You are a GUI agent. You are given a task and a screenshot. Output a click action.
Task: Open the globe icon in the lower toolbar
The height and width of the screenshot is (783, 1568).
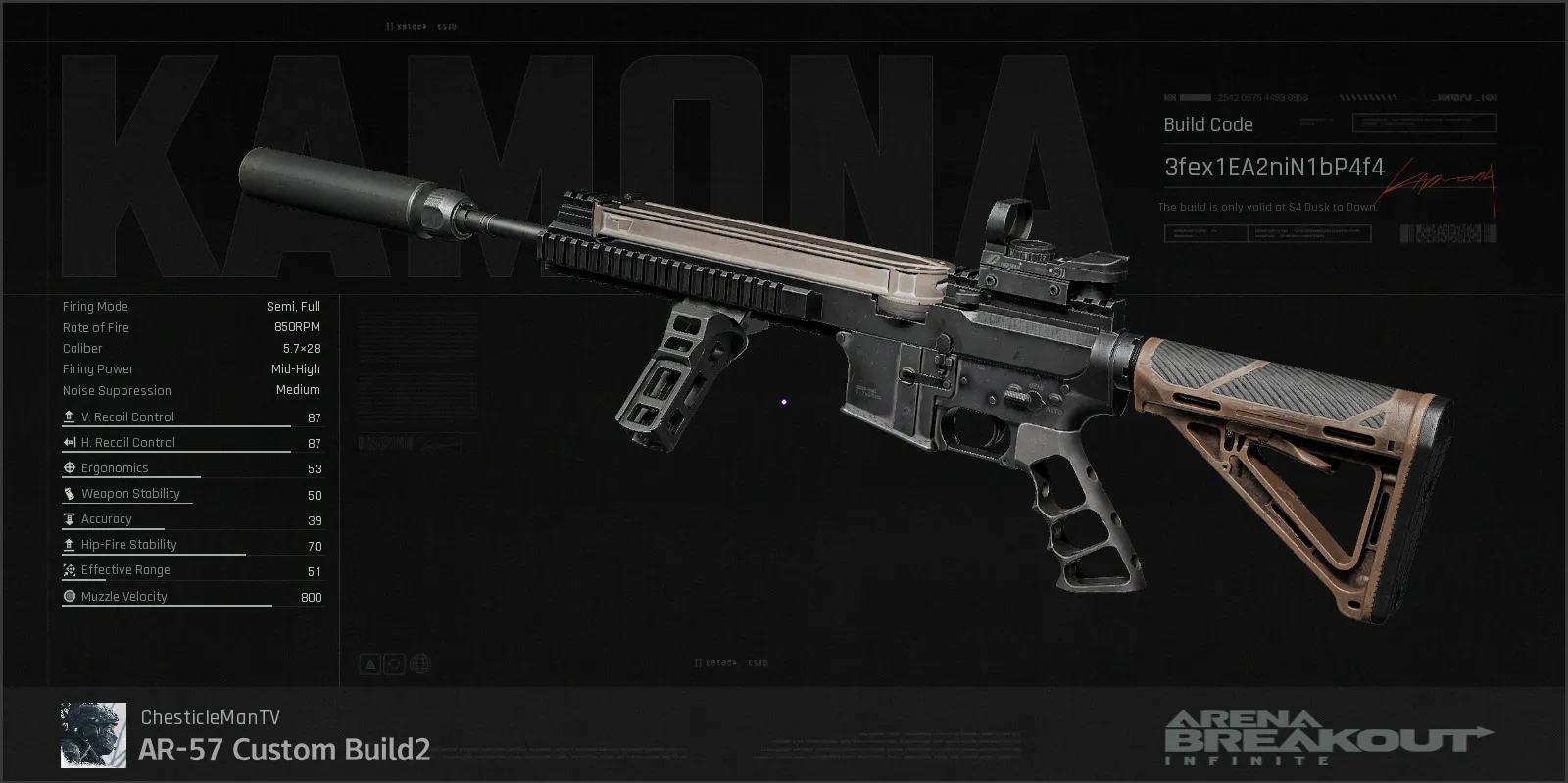click(420, 663)
